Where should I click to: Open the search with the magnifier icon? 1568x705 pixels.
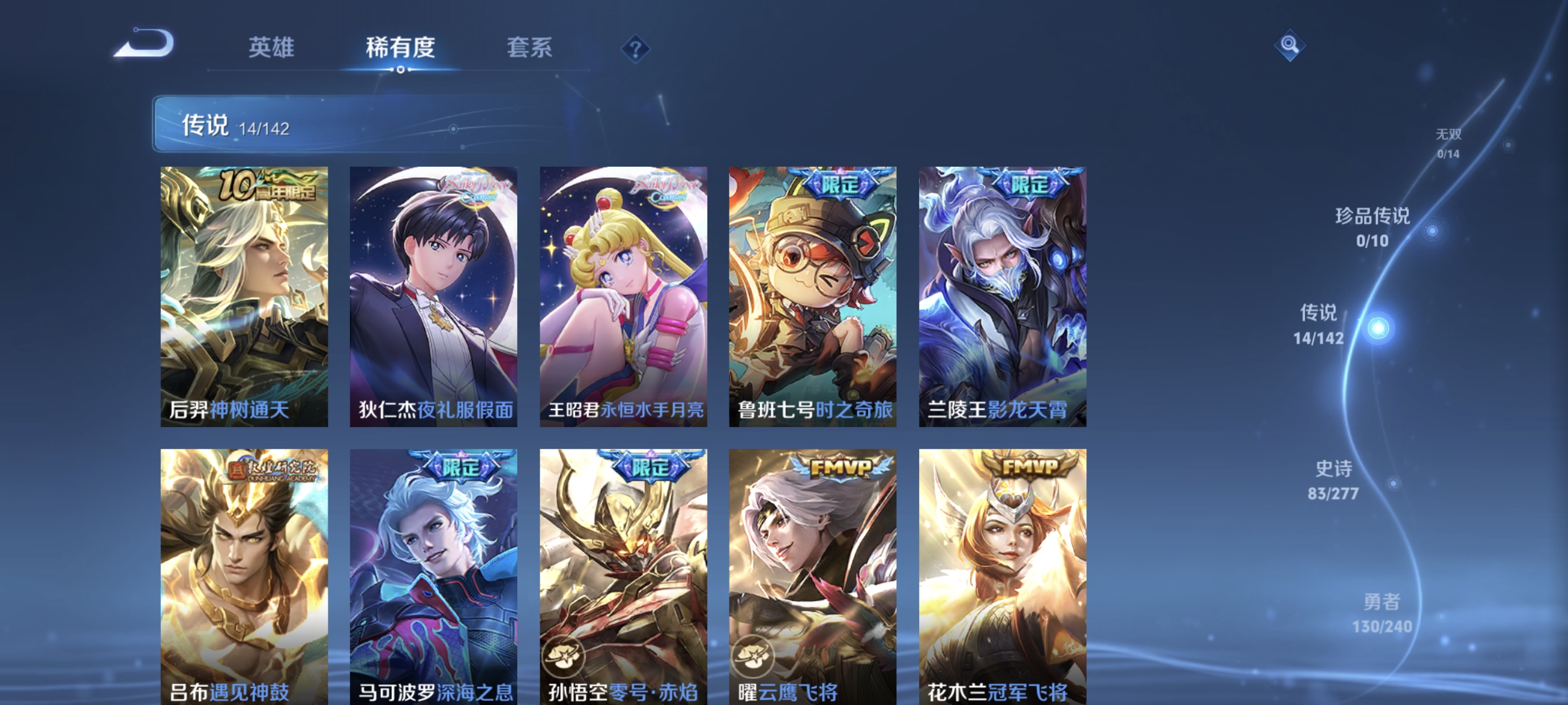(x=1290, y=45)
